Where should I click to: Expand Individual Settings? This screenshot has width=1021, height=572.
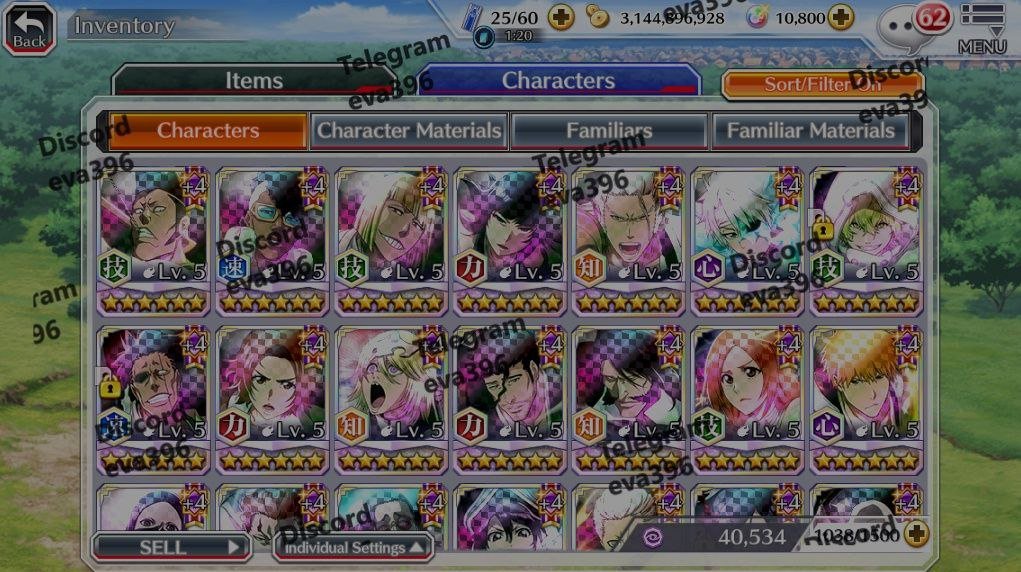(353, 547)
